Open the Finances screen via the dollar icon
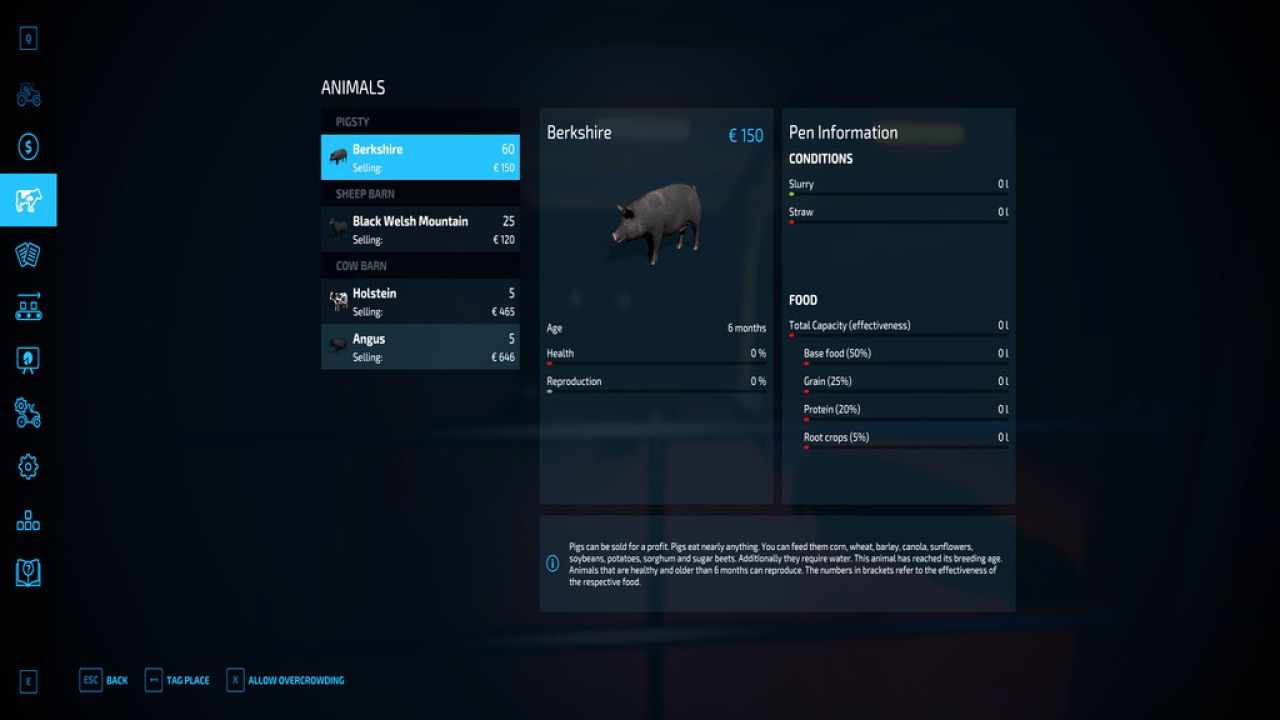The image size is (1280, 720). (28, 145)
